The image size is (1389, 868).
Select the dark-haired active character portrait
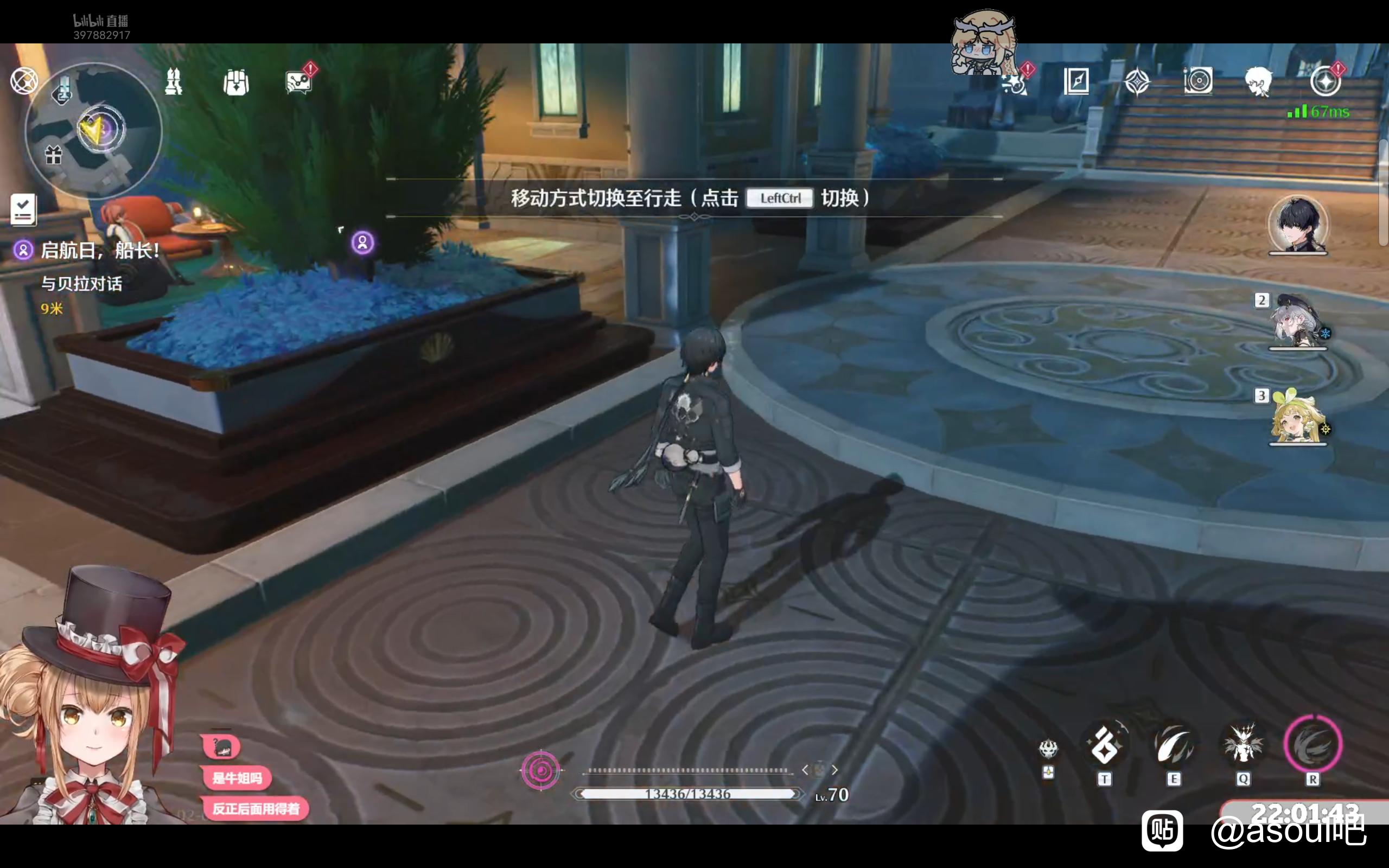pyautogui.click(x=1298, y=225)
